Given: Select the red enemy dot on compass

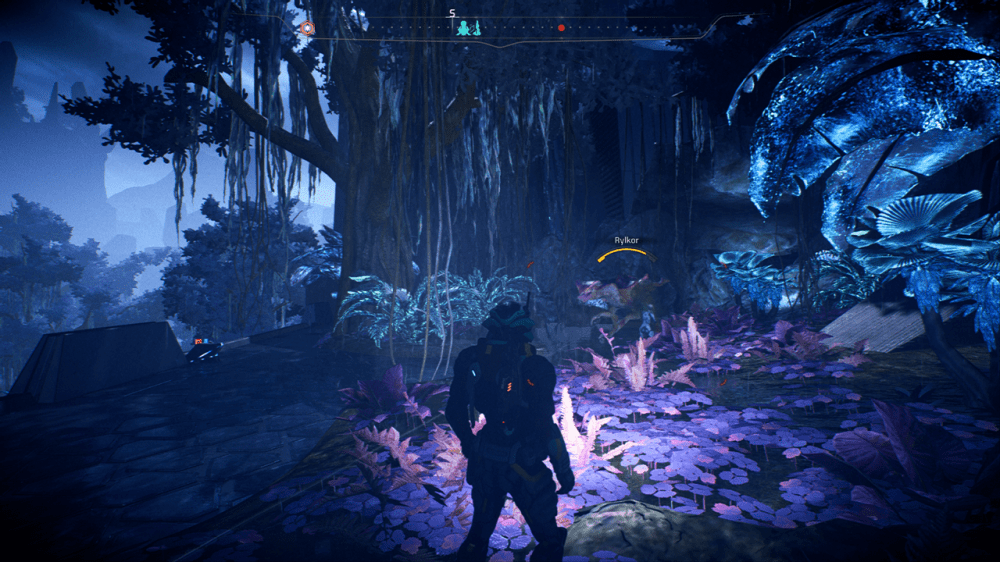Looking at the screenshot, I should pos(561,28).
